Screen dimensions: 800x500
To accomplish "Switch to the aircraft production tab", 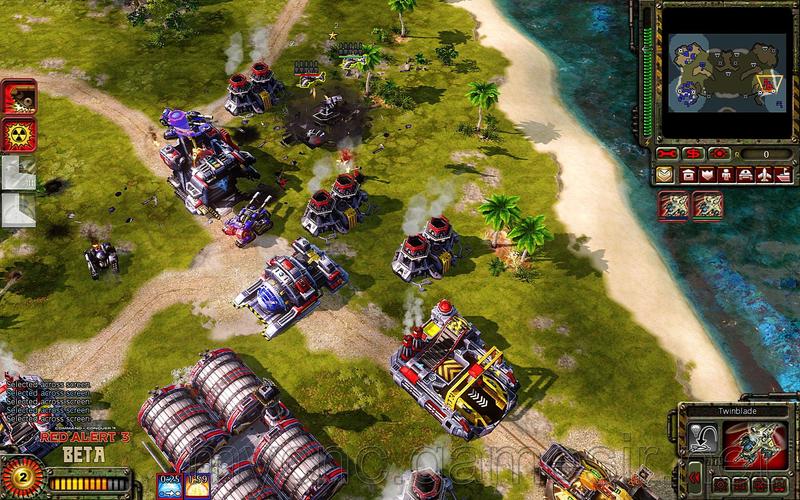I will coord(766,175).
